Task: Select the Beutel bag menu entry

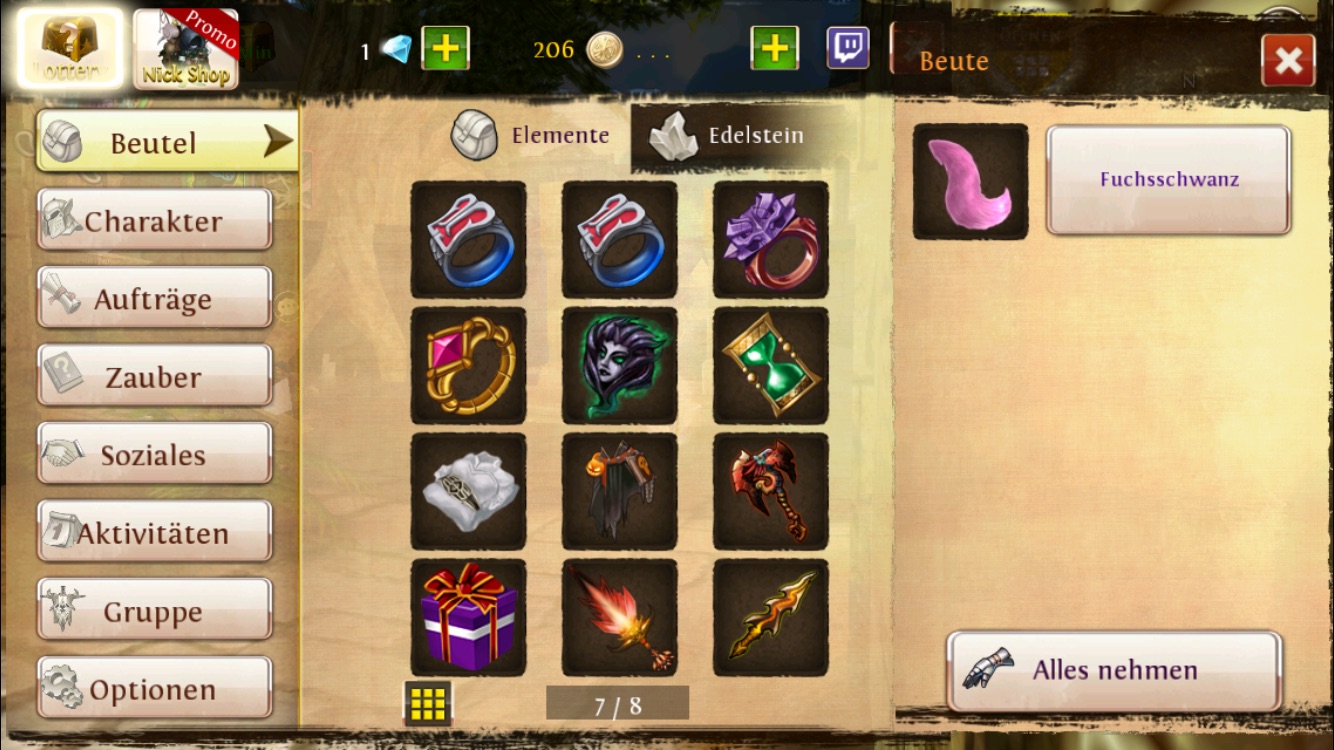Action: click(167, 142)
